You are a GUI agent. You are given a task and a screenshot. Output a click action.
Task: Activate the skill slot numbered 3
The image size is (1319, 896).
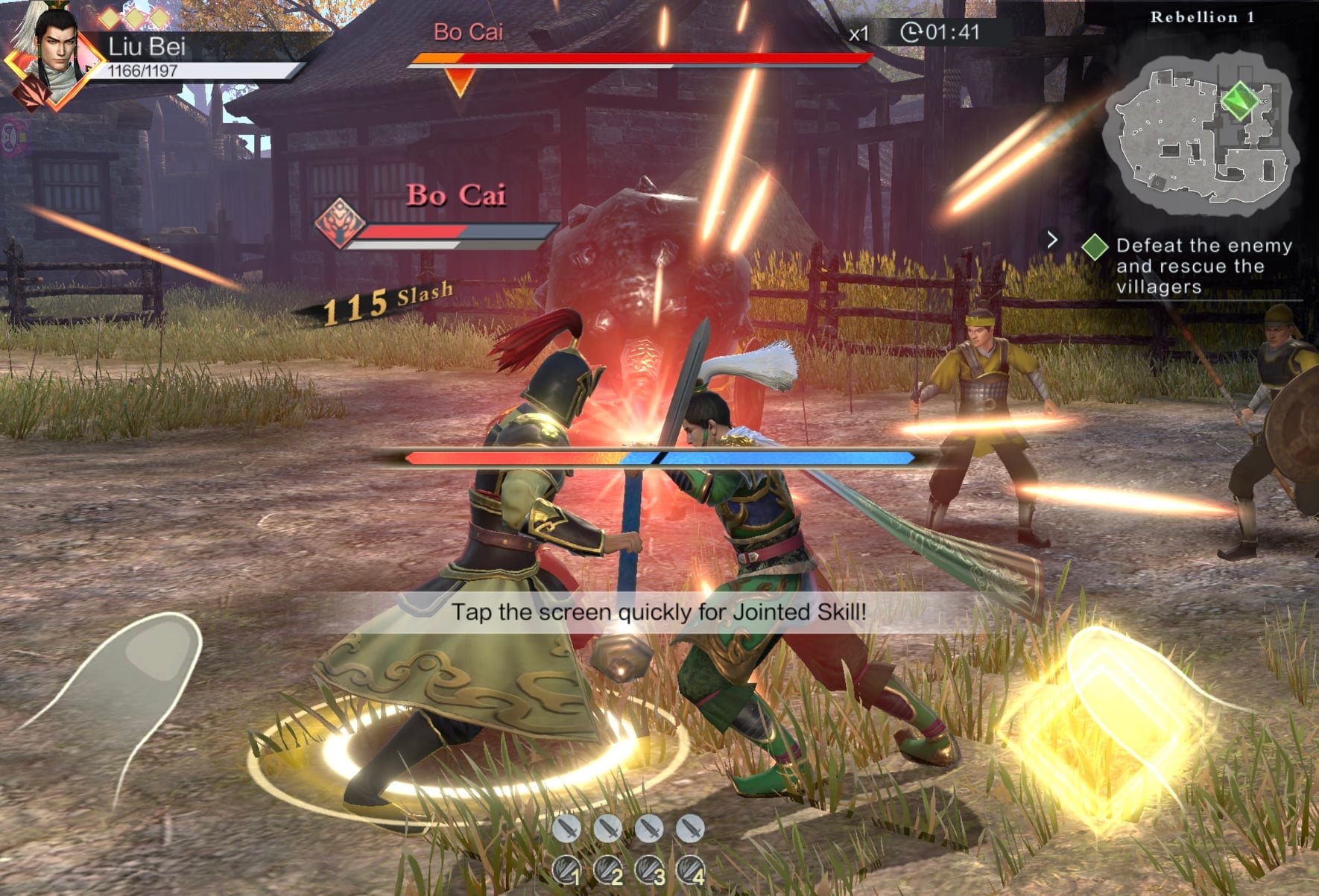pos(649,869)
